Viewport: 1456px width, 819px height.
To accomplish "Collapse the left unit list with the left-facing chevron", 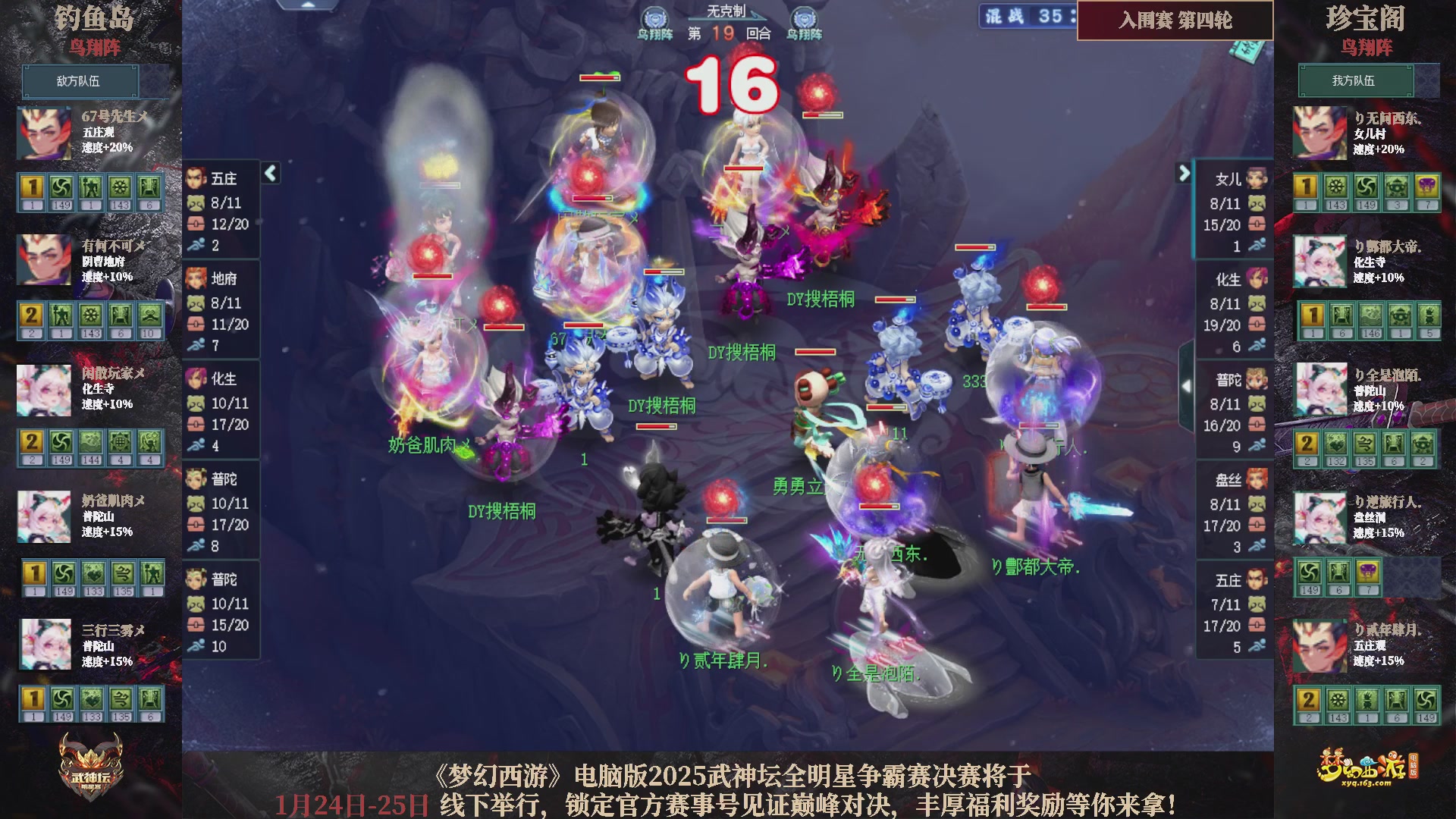I will (x=269, y=173).
